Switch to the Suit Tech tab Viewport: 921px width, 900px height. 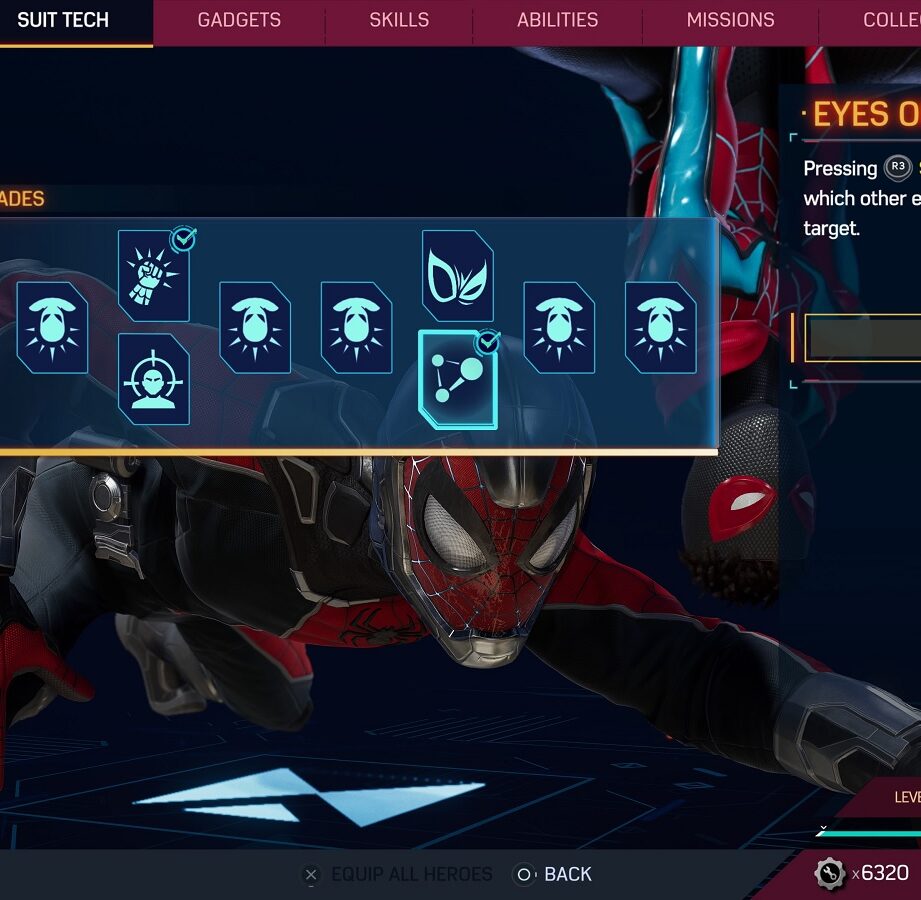click(x=63, y=20)
